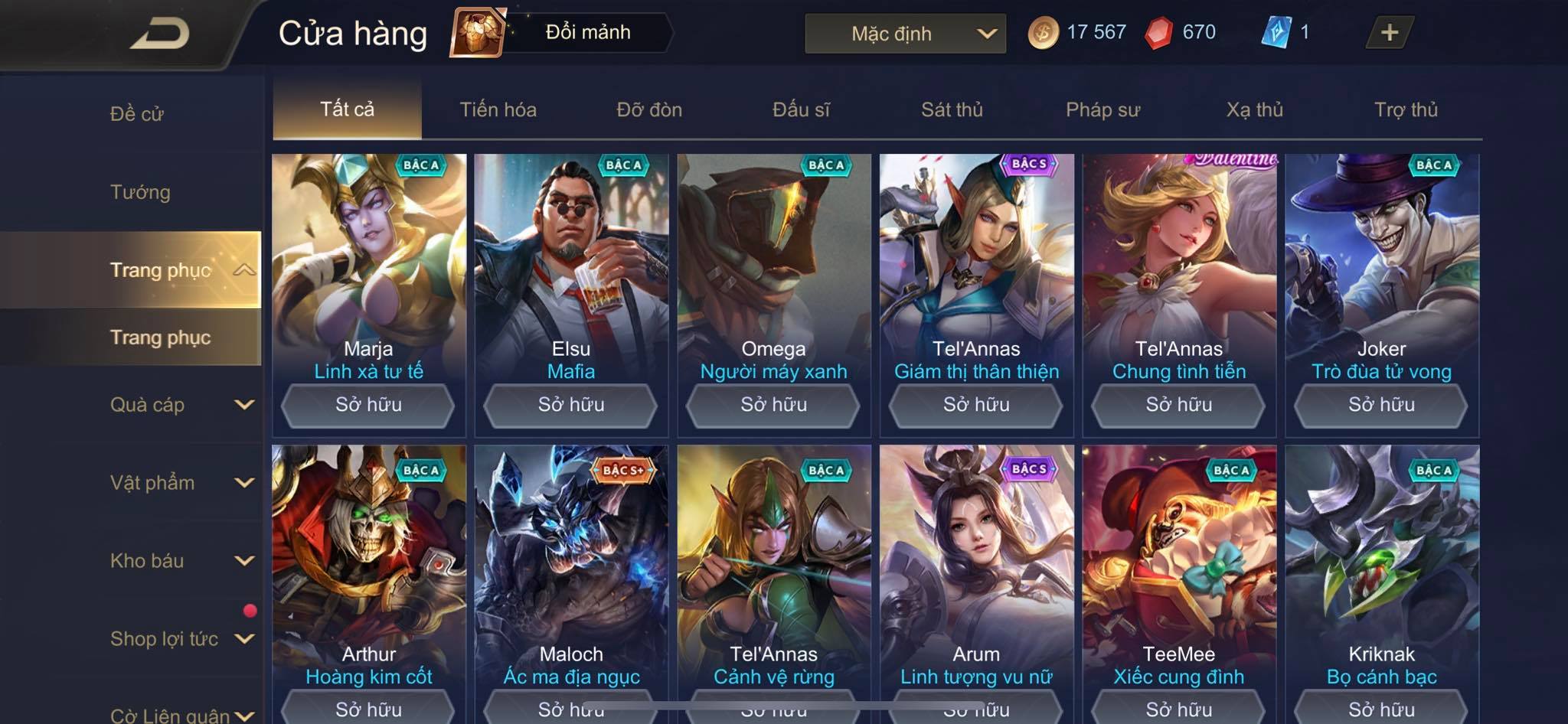Go back using the return arrow
This screenshot has height=724, width=1568.
coord(160,34)
